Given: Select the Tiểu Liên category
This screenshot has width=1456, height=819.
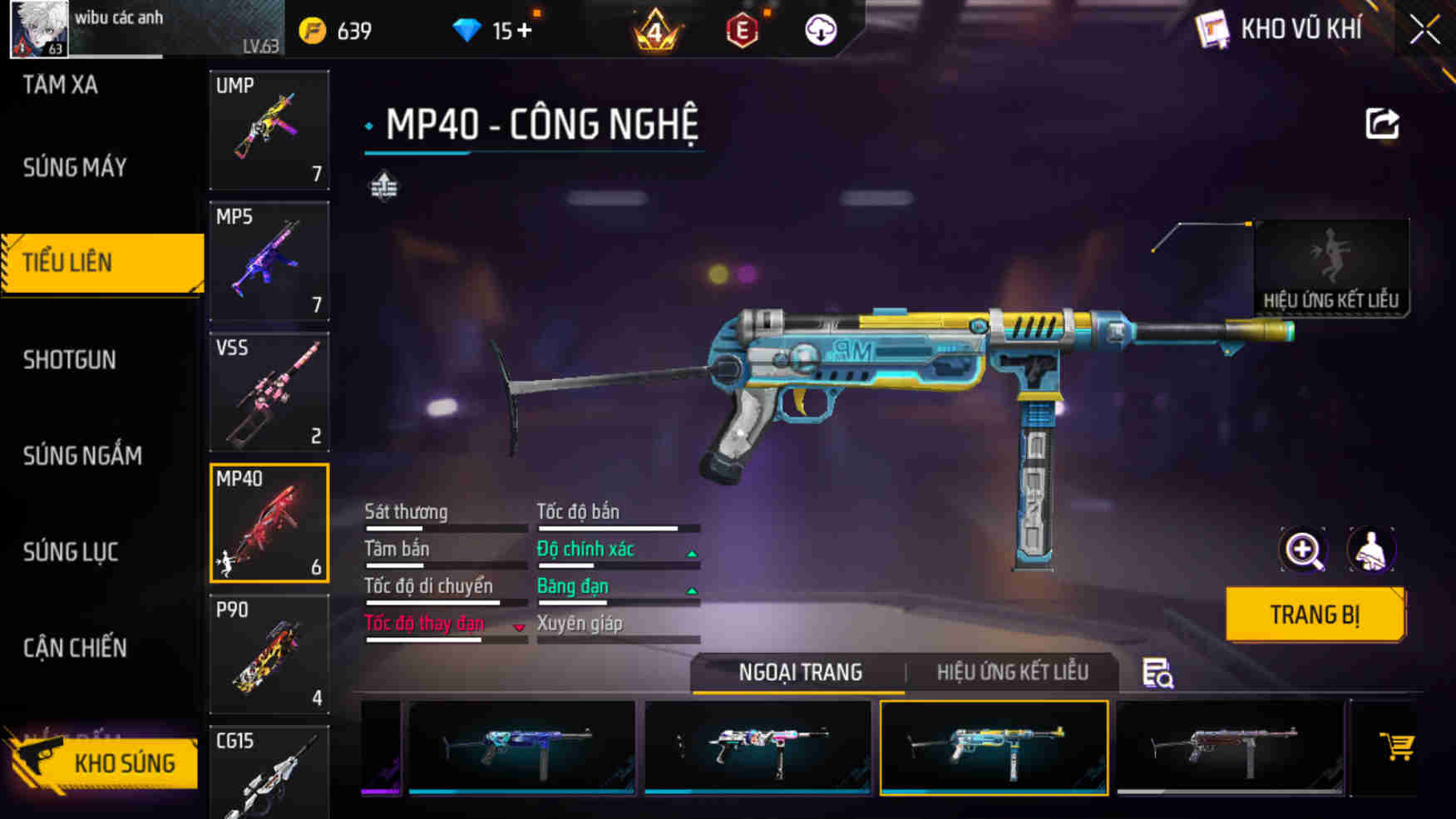Looking at the screenshot, I should click(101, 263).
